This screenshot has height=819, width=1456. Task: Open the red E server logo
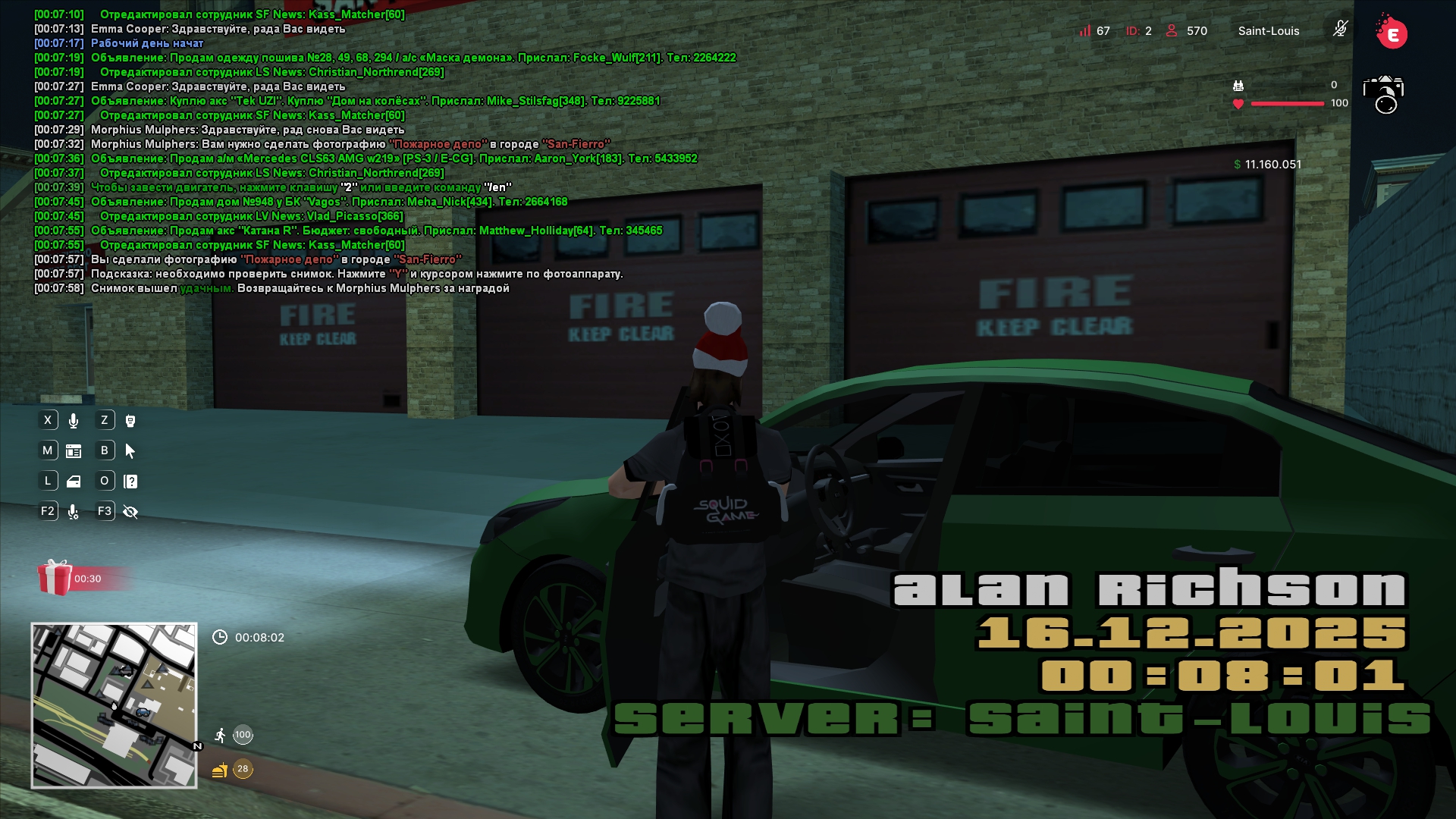pos(1392,33)
